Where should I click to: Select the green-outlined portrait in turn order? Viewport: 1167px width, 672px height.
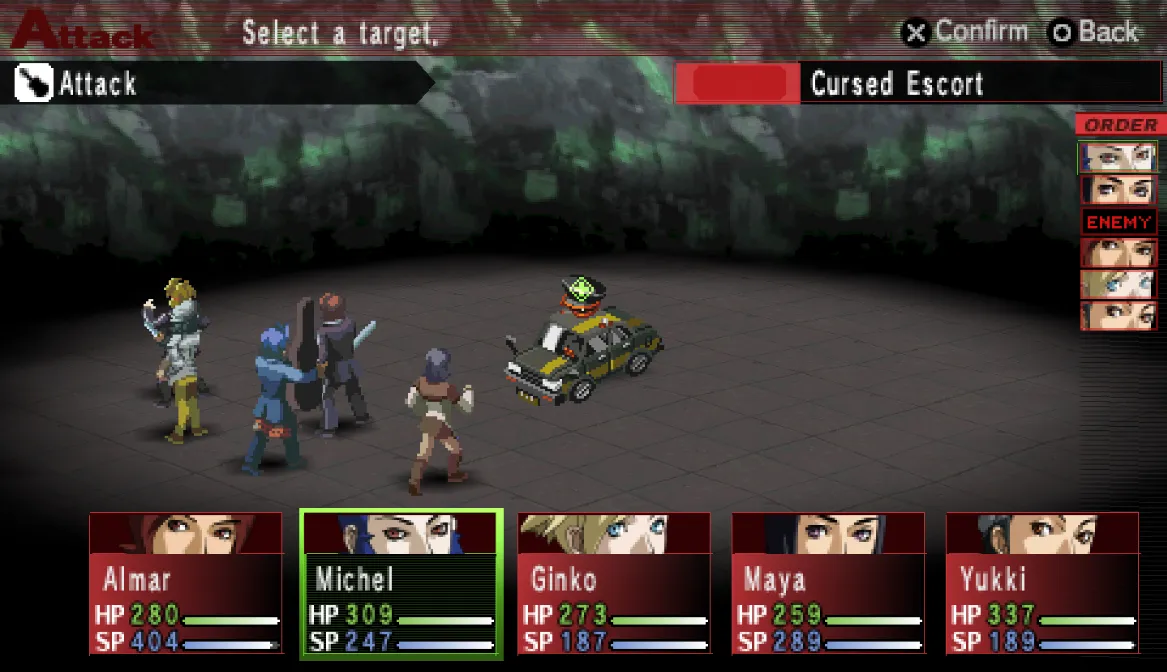[1118, 157]
